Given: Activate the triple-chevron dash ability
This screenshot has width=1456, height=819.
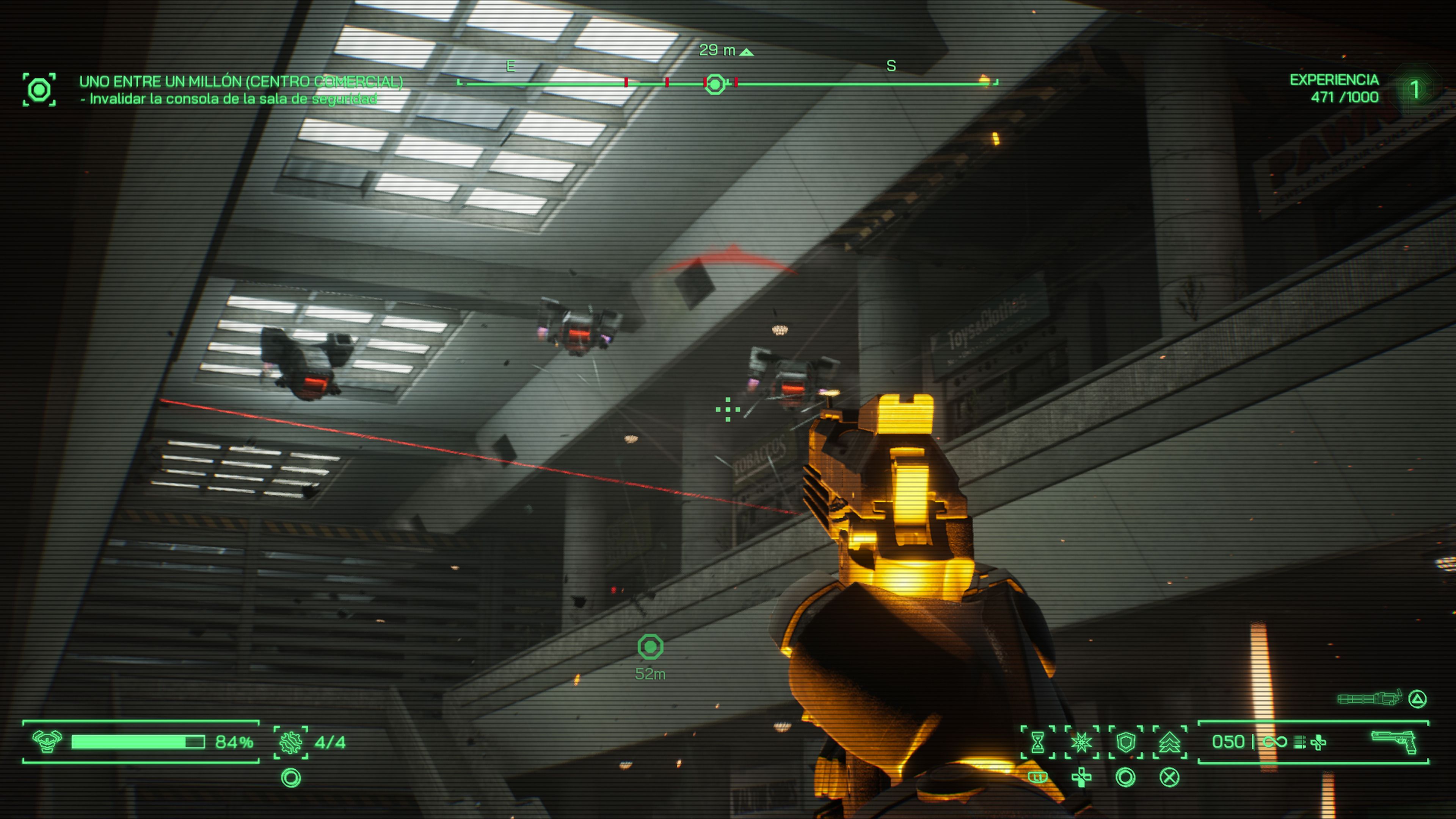Looking at the screenshot, I should click(x=1169, y=742).
